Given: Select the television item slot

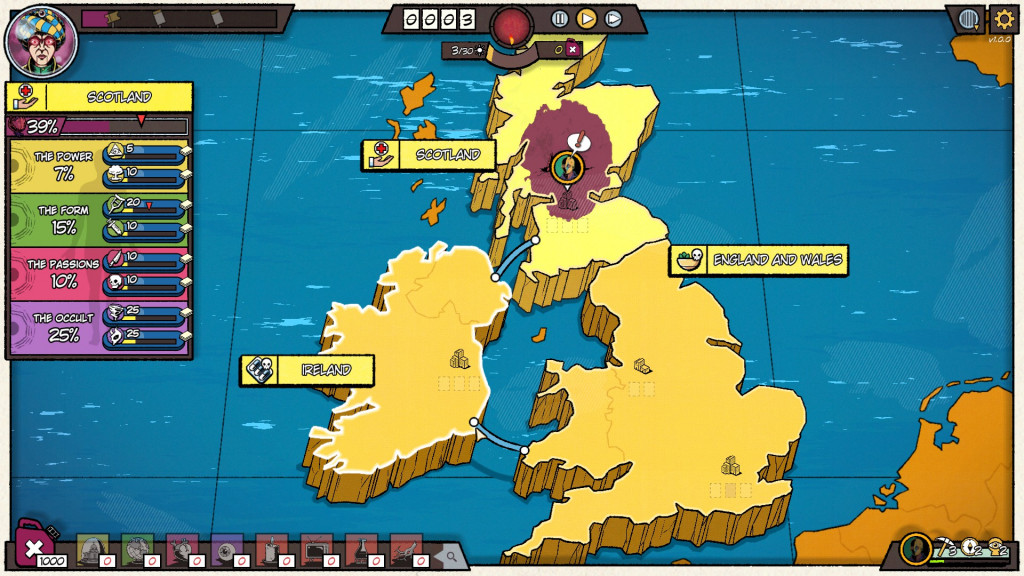Looking at the screenshot, I should pos(315,548).
